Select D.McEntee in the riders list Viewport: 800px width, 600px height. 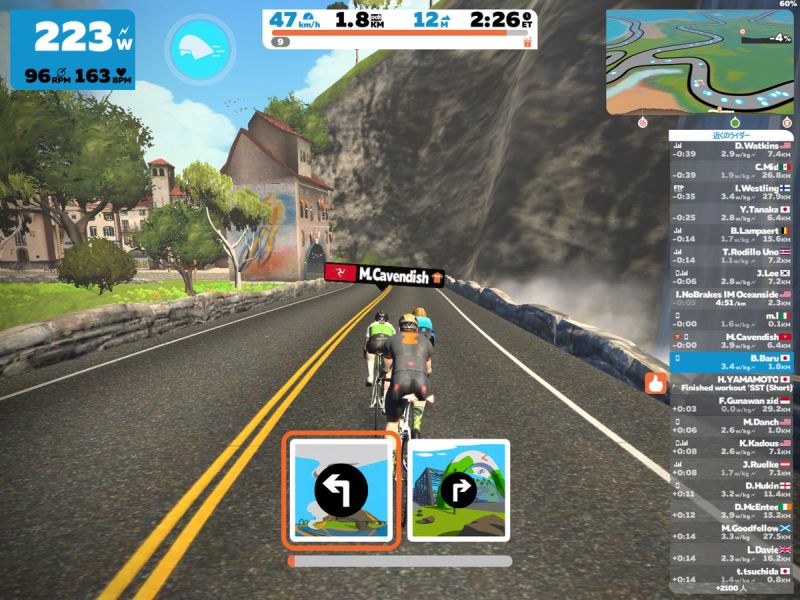coord(732,511)
